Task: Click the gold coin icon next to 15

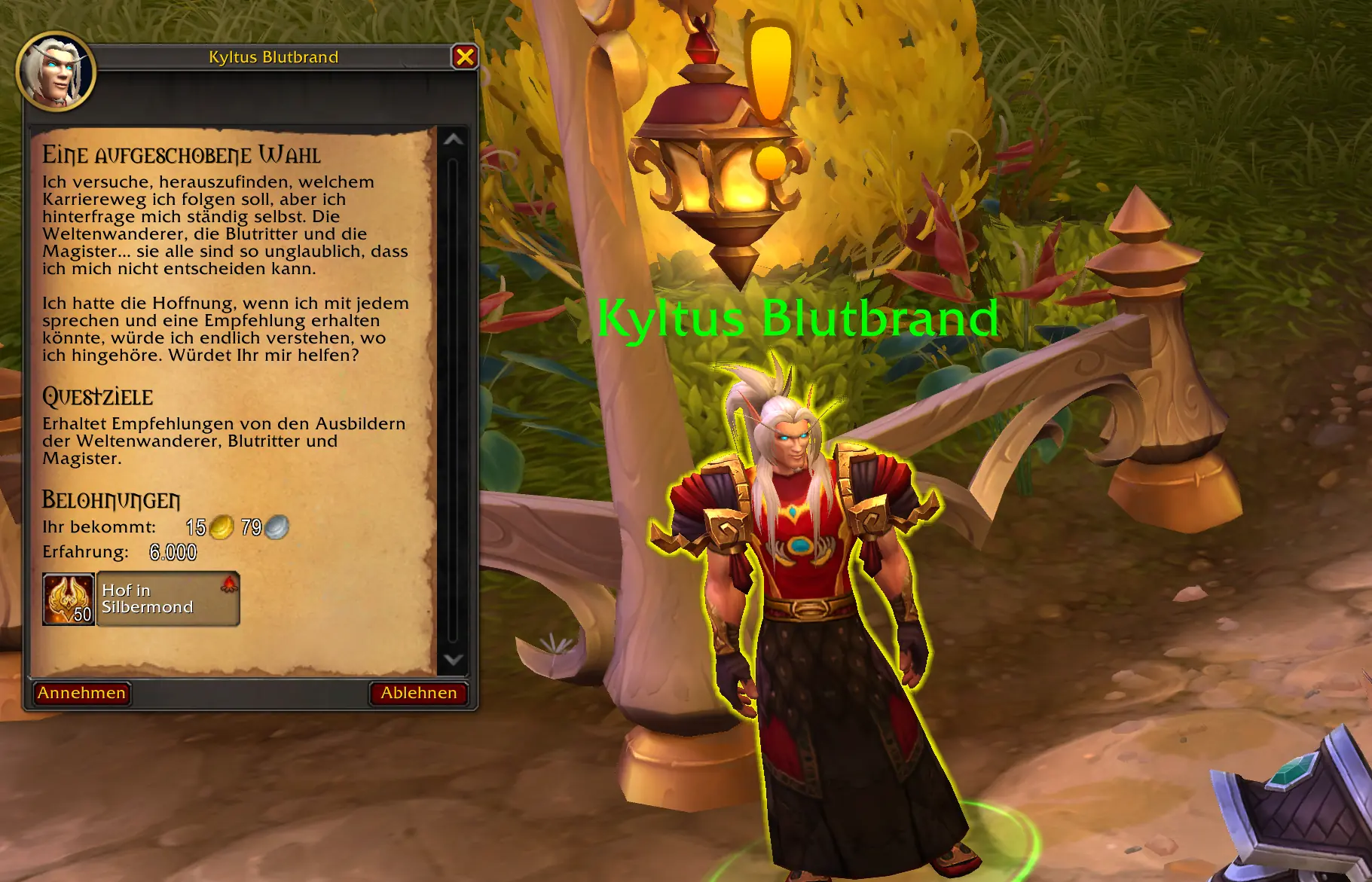Action: click(220, 528)
